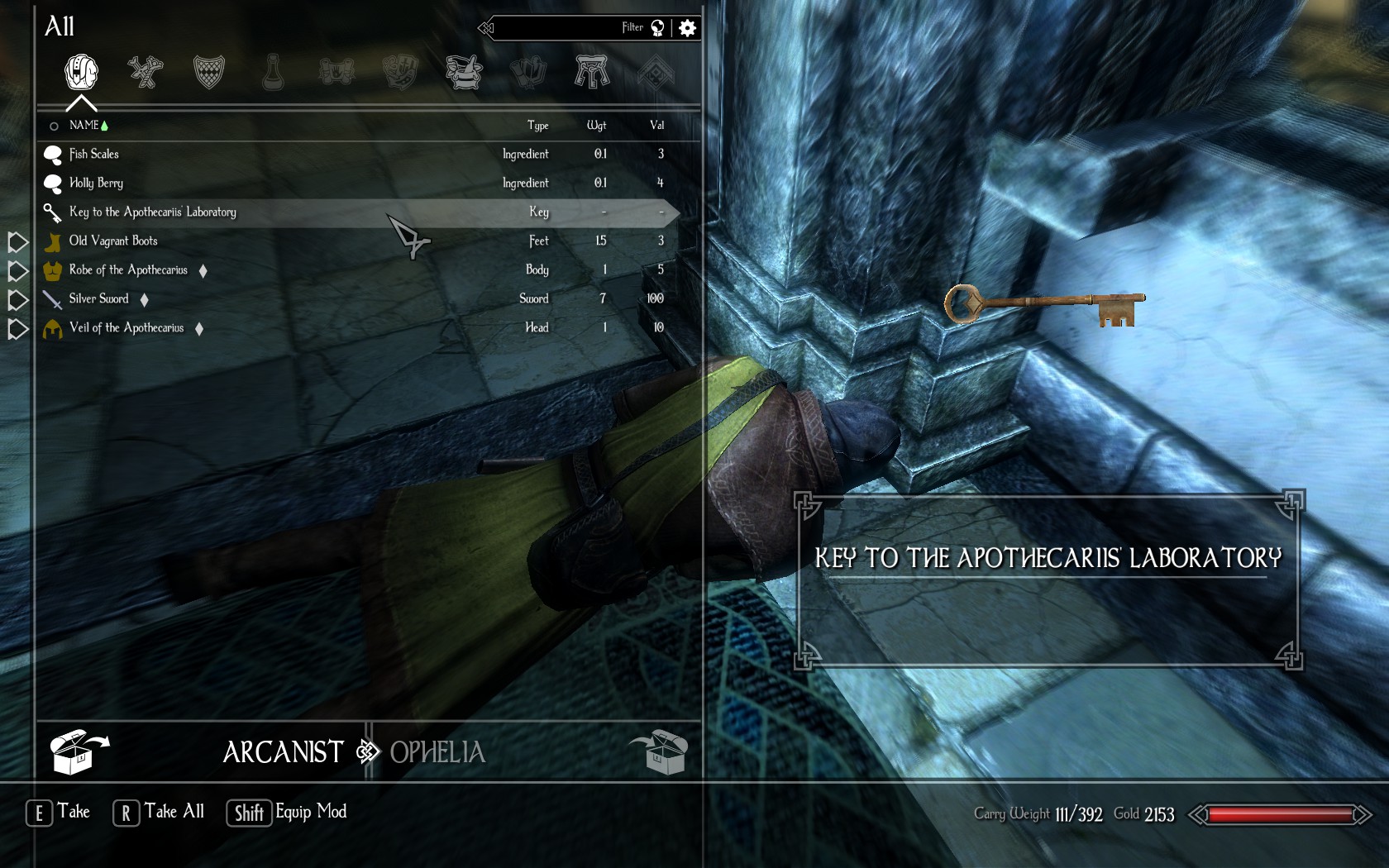Pick the Robe of the Apothecarius
The width and height of the screenshot is (1389, 868).
coord(128,270)
